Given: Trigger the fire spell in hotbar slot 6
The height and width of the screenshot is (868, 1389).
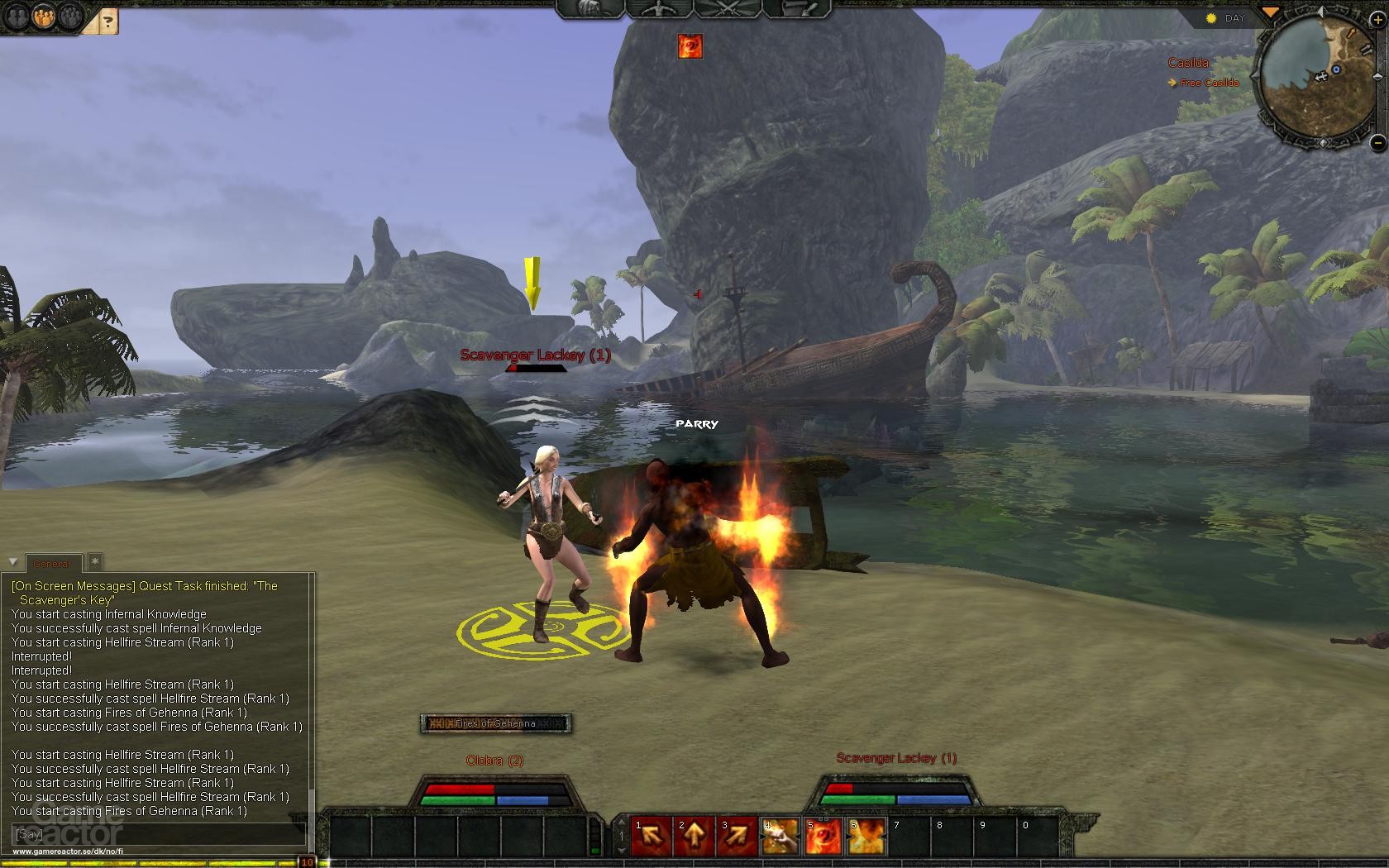Looking at the screenshot, I should pos(868,836).
